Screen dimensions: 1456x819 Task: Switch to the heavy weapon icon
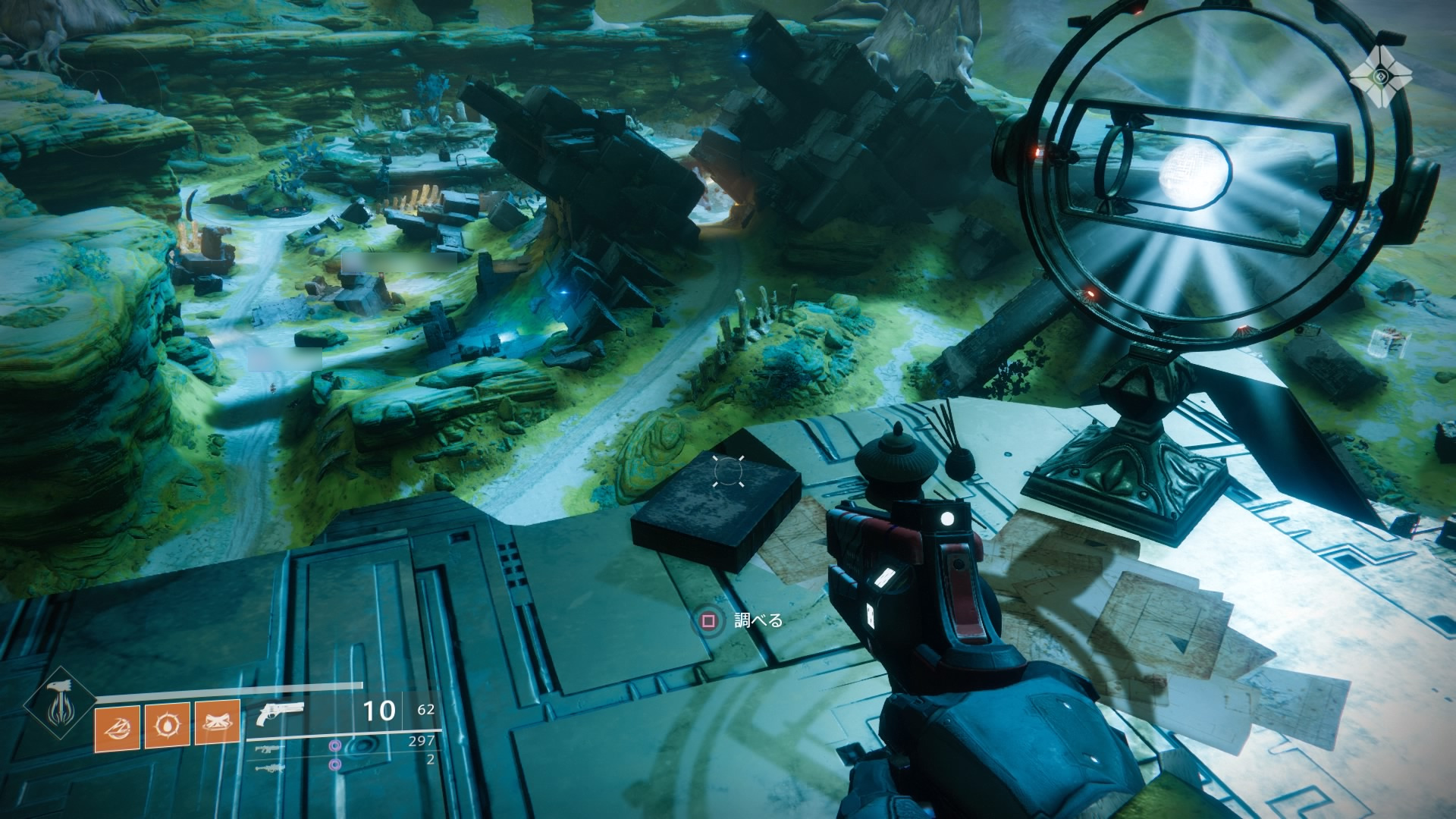[x=271, y=768]
